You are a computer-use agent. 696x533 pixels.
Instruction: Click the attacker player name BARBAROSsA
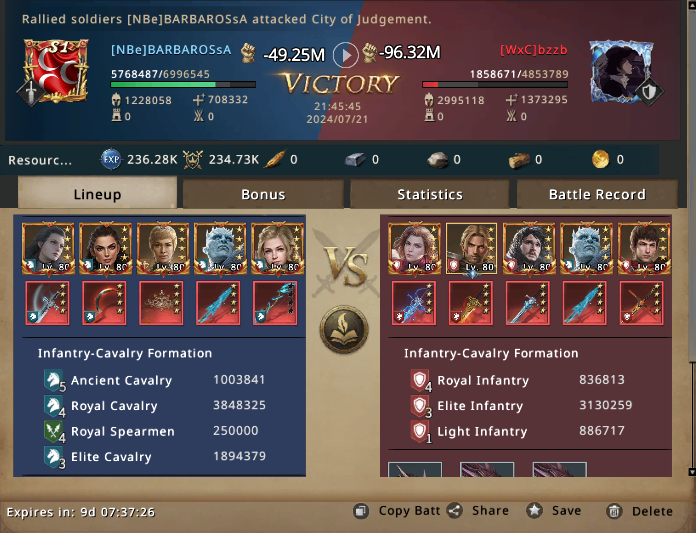171,49
